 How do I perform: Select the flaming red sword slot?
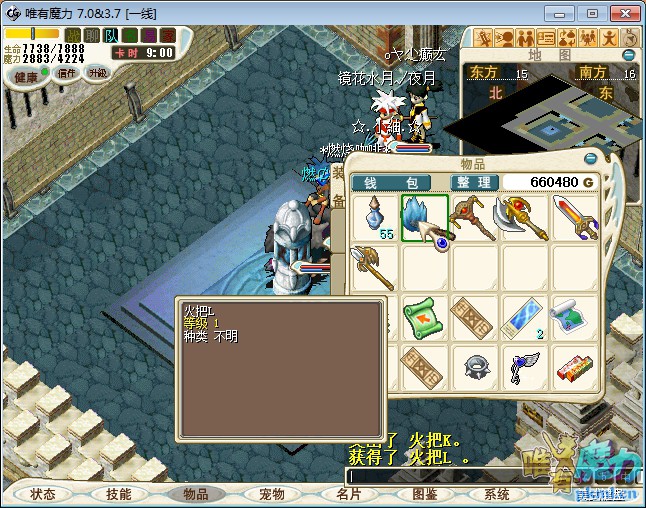tap(574, 218)
